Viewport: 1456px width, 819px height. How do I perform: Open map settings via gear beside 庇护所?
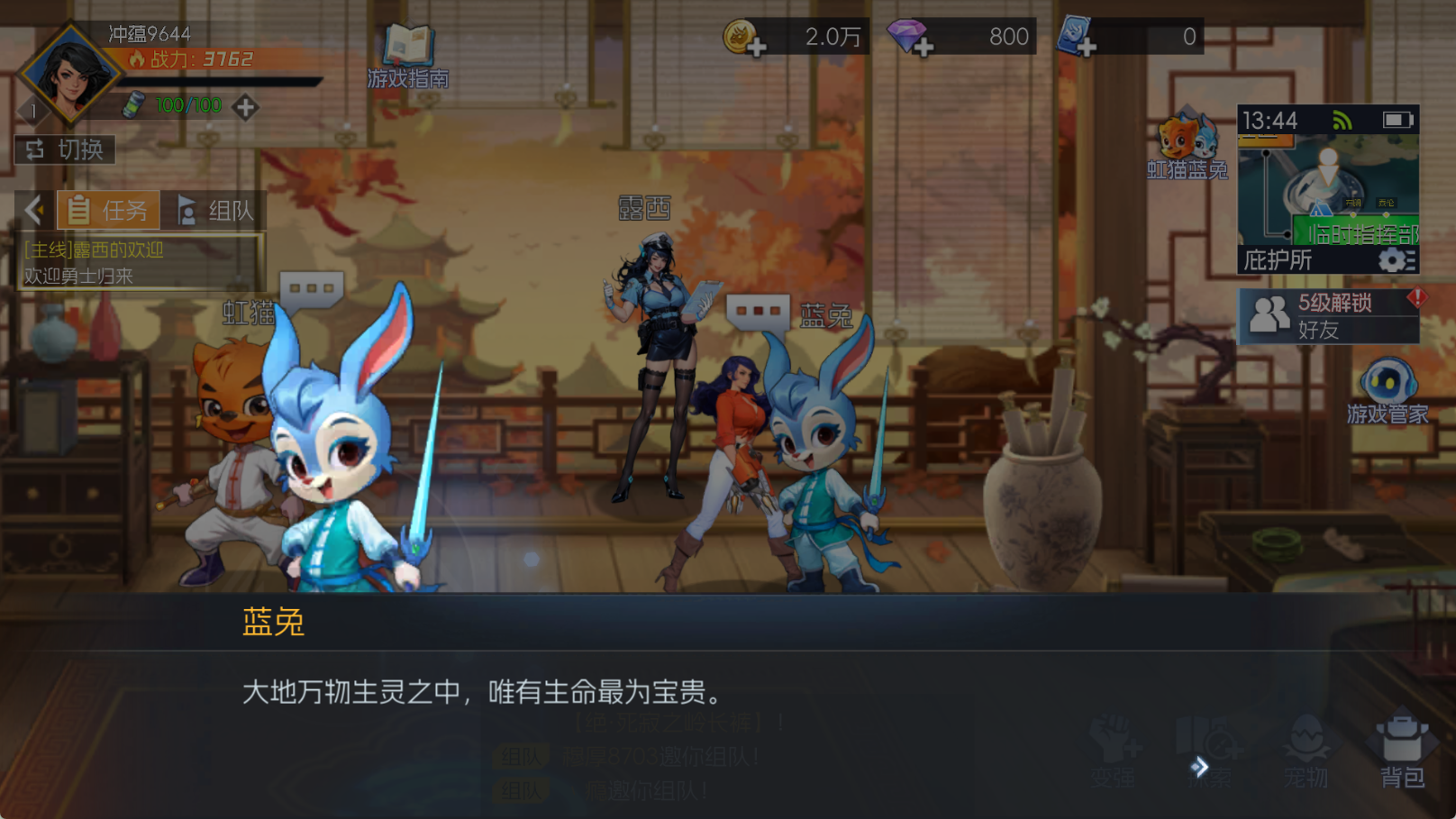click(x=1392, y=260)
